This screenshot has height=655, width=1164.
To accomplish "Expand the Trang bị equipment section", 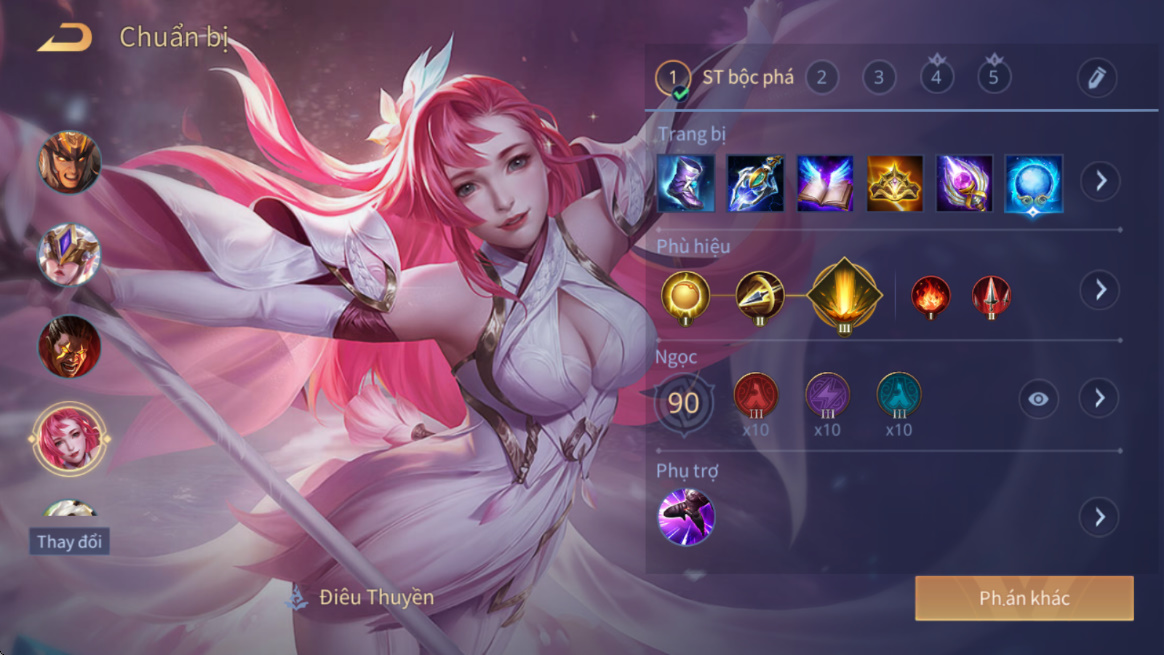I will 1100,182.
